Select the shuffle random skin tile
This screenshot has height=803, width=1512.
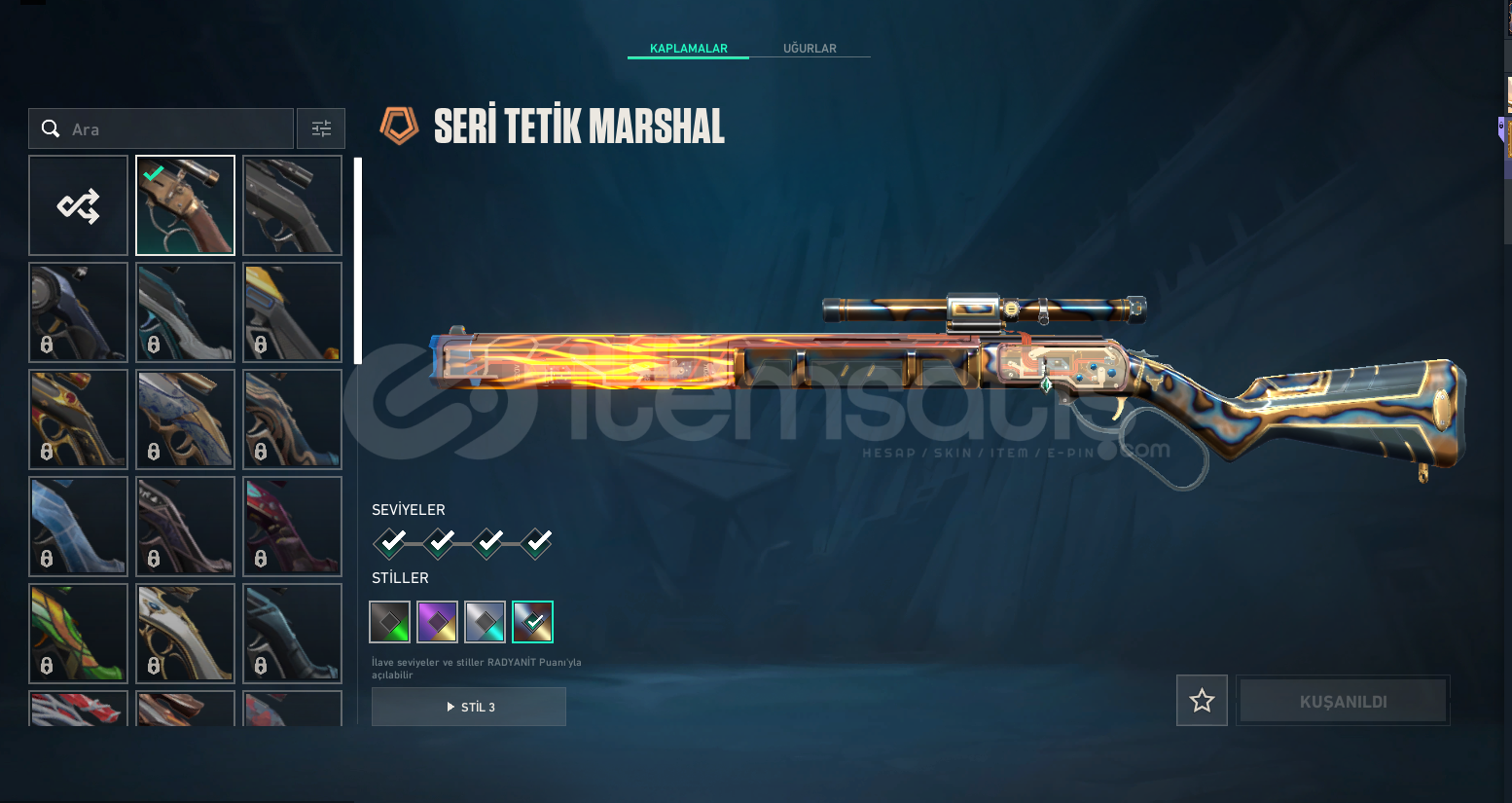tap(78, 205)
